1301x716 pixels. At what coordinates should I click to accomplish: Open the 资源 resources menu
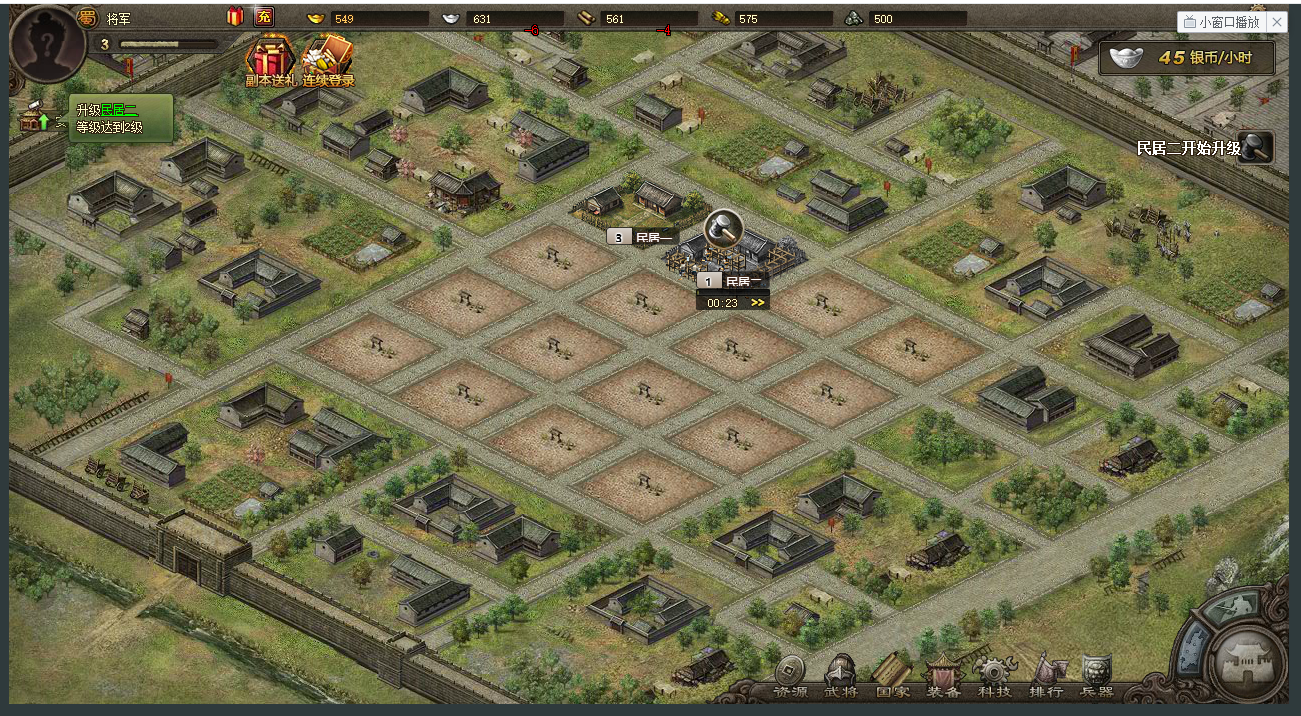pyautogui.click(x=790, y=677)
